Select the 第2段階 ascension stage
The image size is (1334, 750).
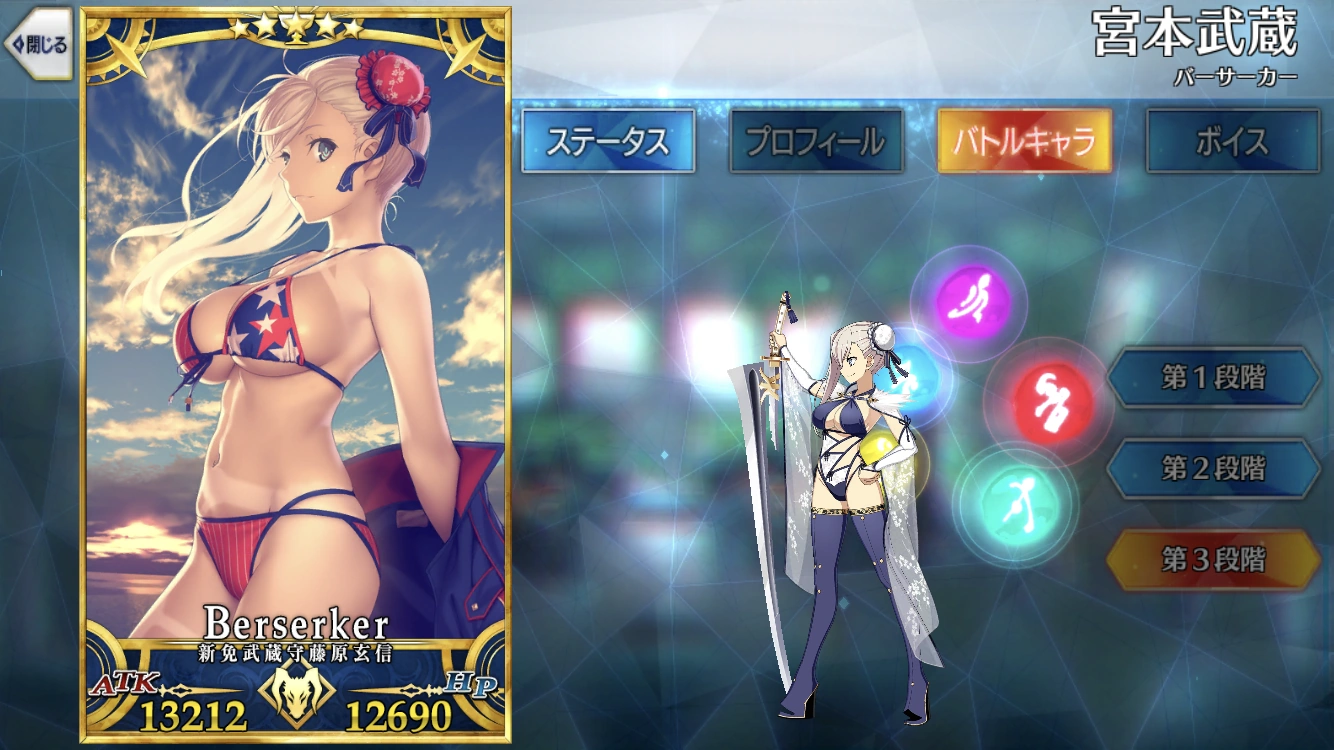click(1213, 470)
